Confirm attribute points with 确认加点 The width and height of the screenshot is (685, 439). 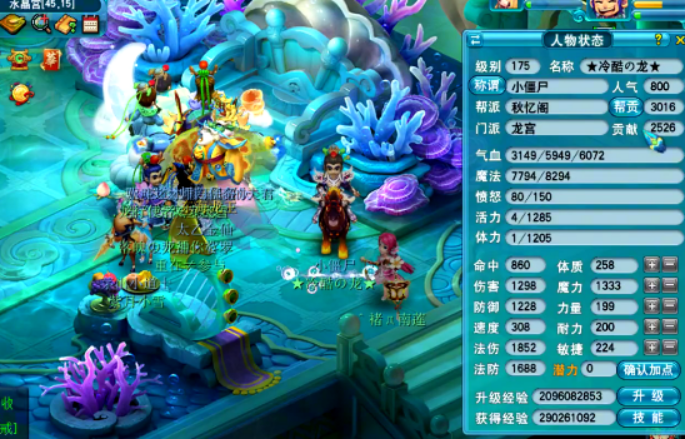[x=649, y=369]
